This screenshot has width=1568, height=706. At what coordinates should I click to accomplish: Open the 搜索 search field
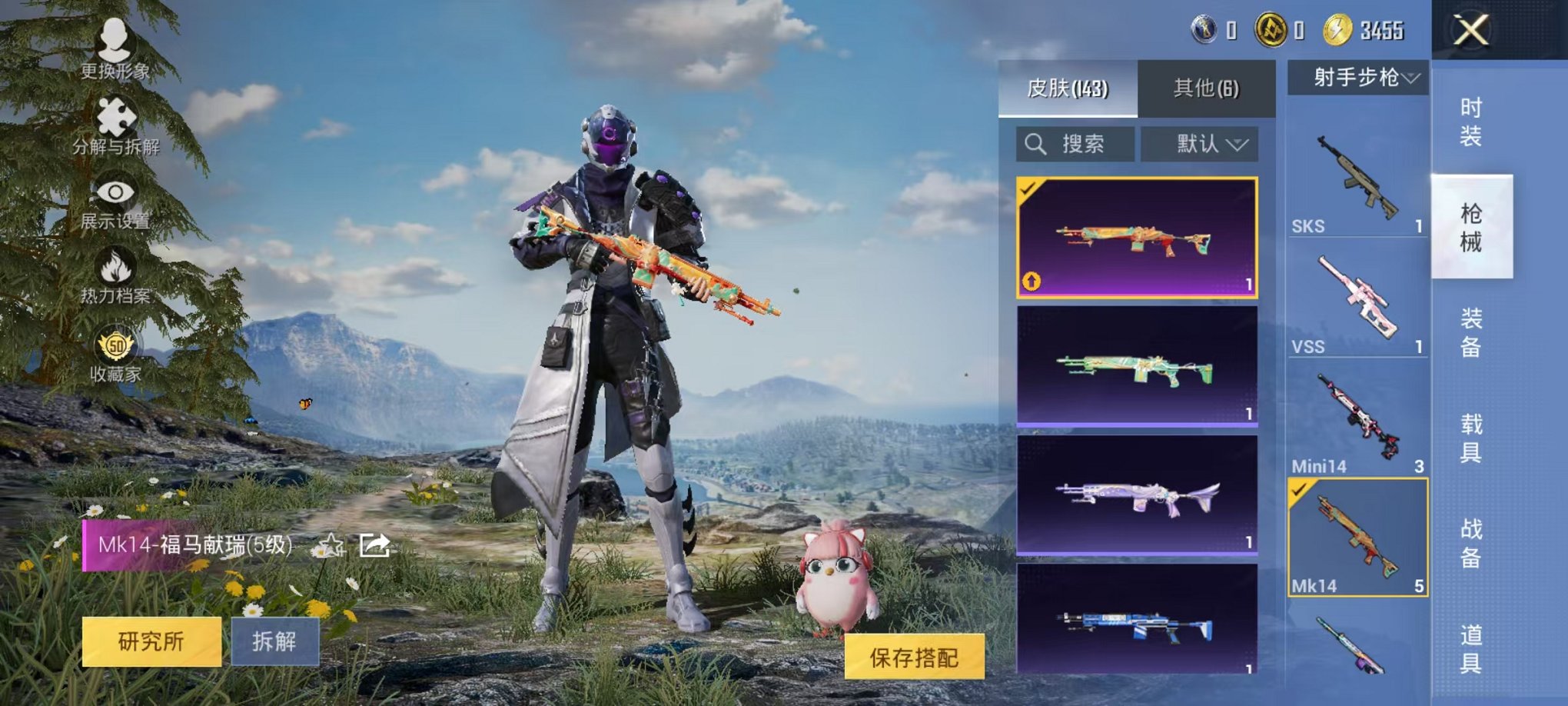[x=1076, y=145]
